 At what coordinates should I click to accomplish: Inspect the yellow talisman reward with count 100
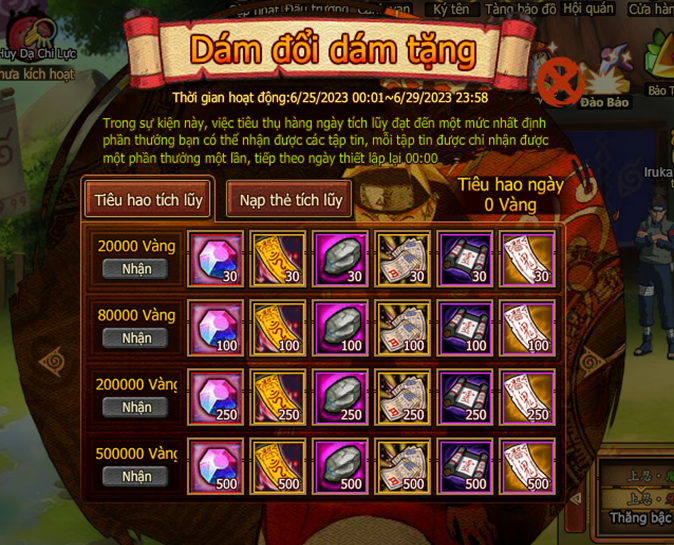(279, 328)
